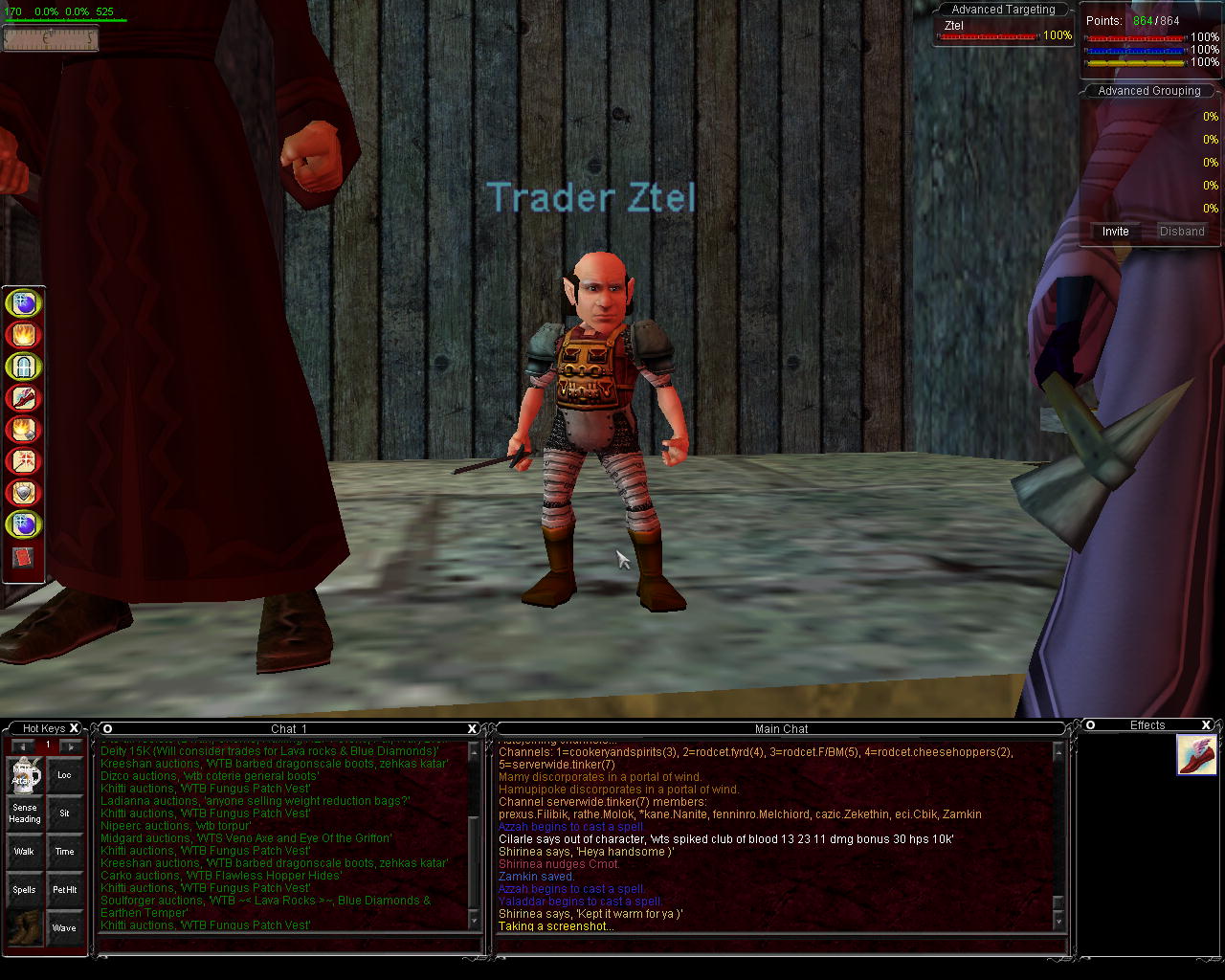Open the Spells hot key
Viewport: 1225px width, 980px height.
point(25,890)
